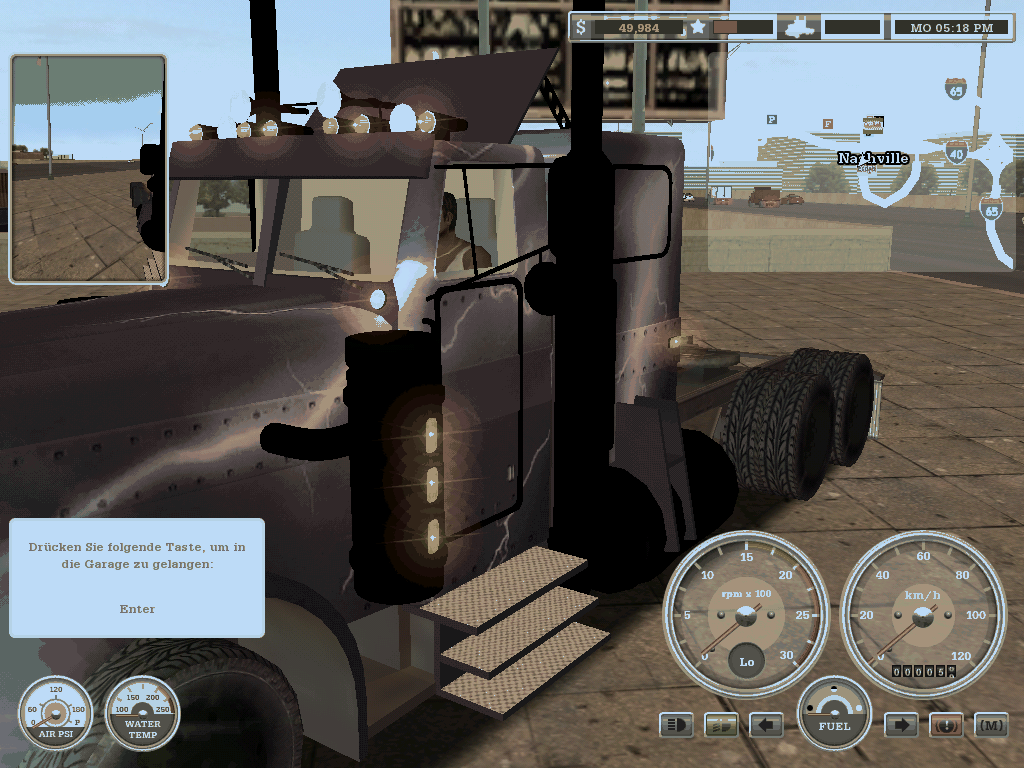Click the (M) transmission mode button
This screenshot has width=1024, height=768.
click(x=991, y=724)
